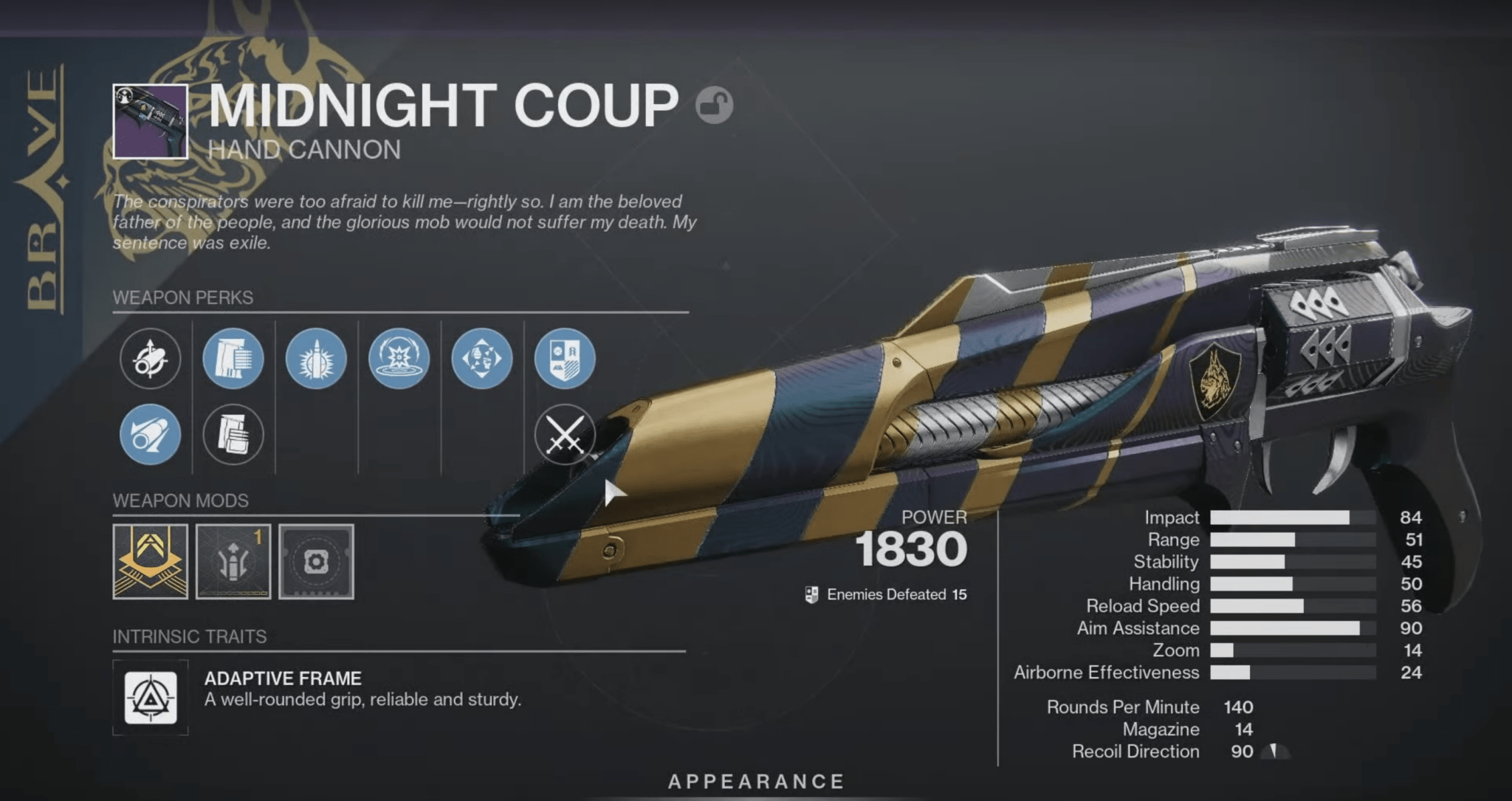Image resolution: width=1512 pixels, height=801 pixels.
Task: Click the Adaptive Frame trait label
Action: (x=284, y=678)
